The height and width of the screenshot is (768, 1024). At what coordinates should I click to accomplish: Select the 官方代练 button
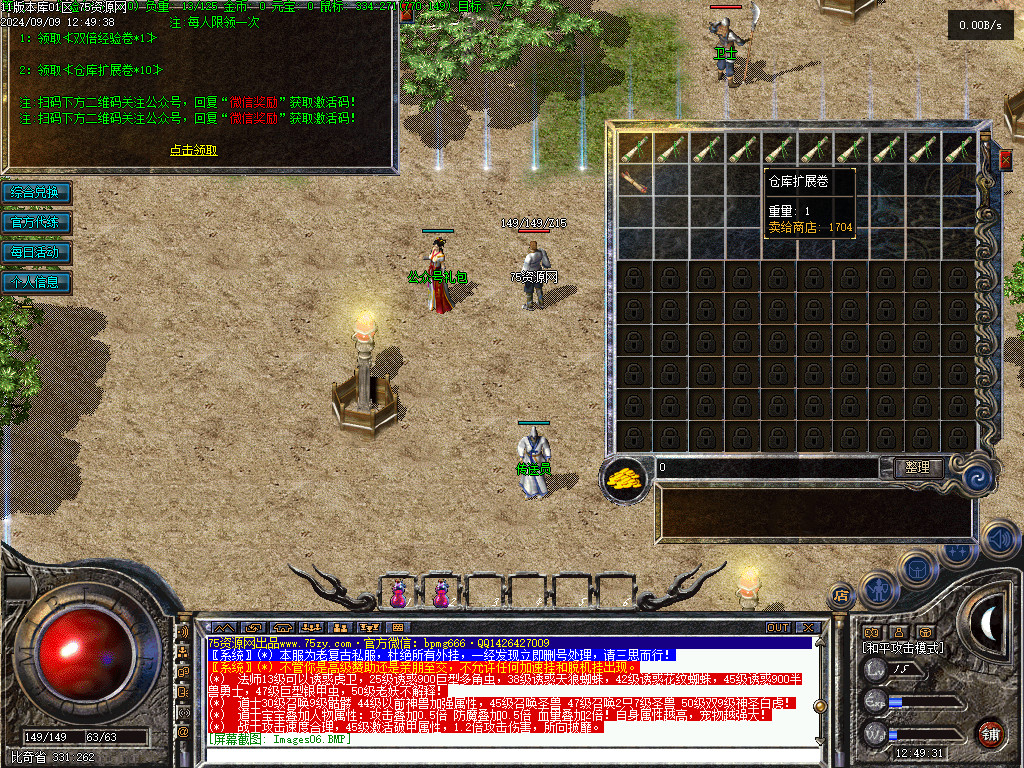tap(36, 222)
